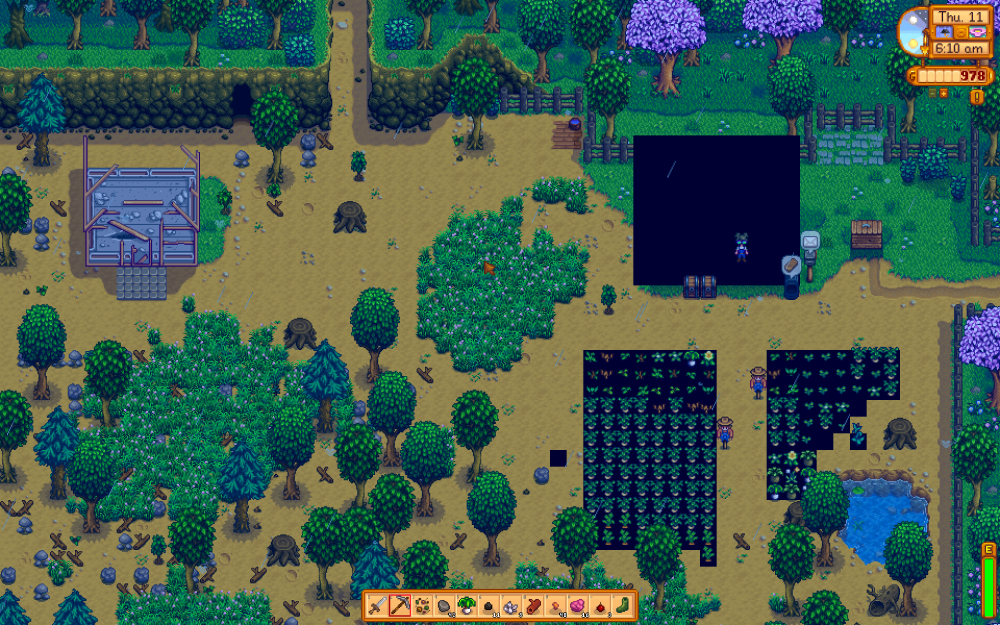Image resolution: width=1000 pixels, height=625 pixels.
Task: Select the coal stack slot
Action: pyautogui.click(x=490, y=605)
